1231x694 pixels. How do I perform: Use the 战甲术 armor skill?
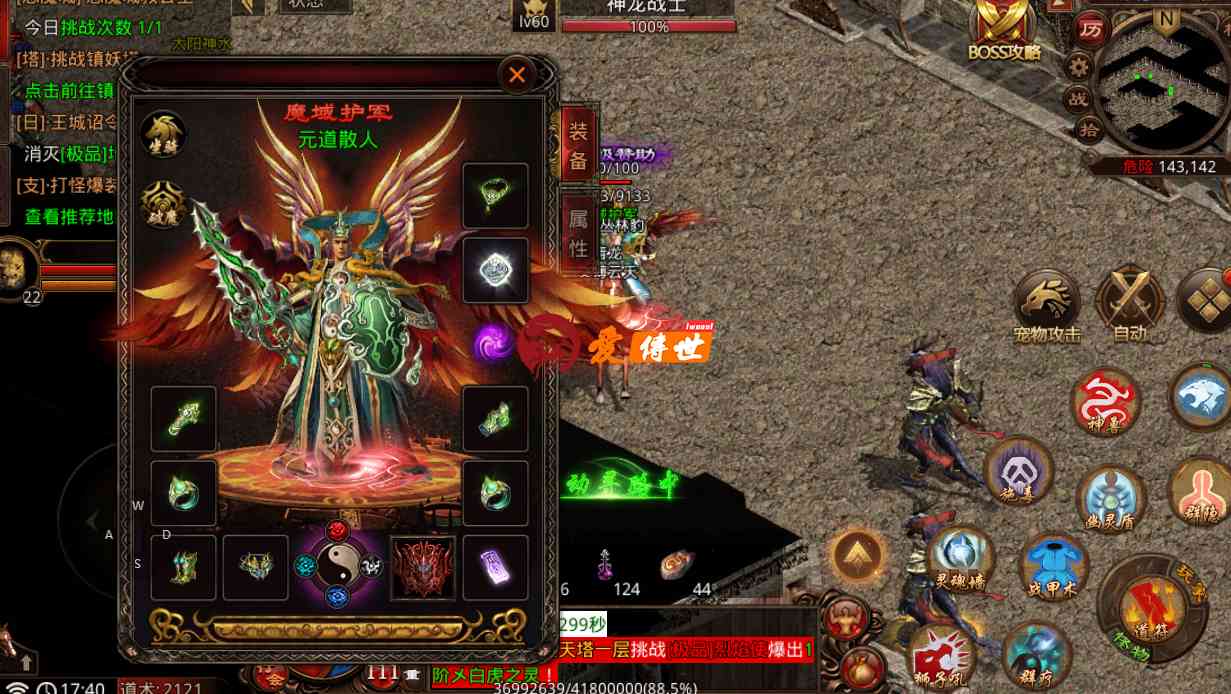[x=1053, y=567]
